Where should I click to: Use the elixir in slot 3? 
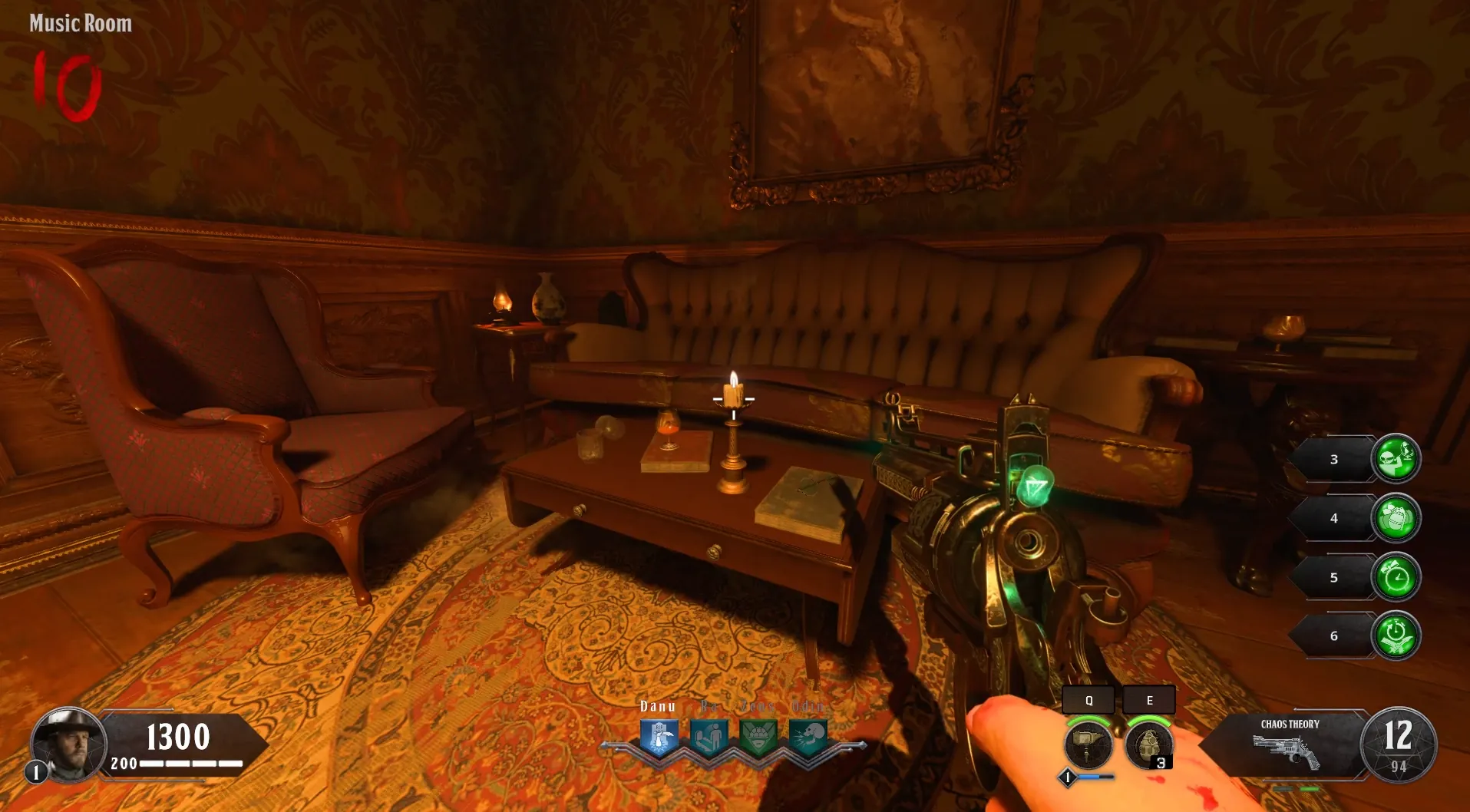point(1396,459)
